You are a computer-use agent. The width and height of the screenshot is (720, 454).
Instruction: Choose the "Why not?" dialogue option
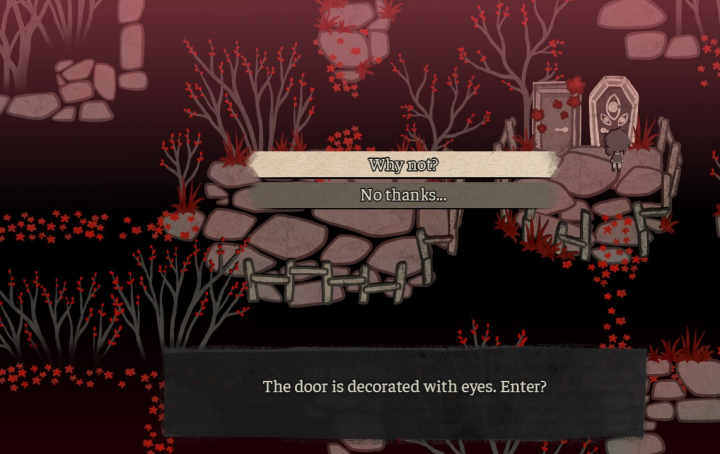tap(403, 165)
